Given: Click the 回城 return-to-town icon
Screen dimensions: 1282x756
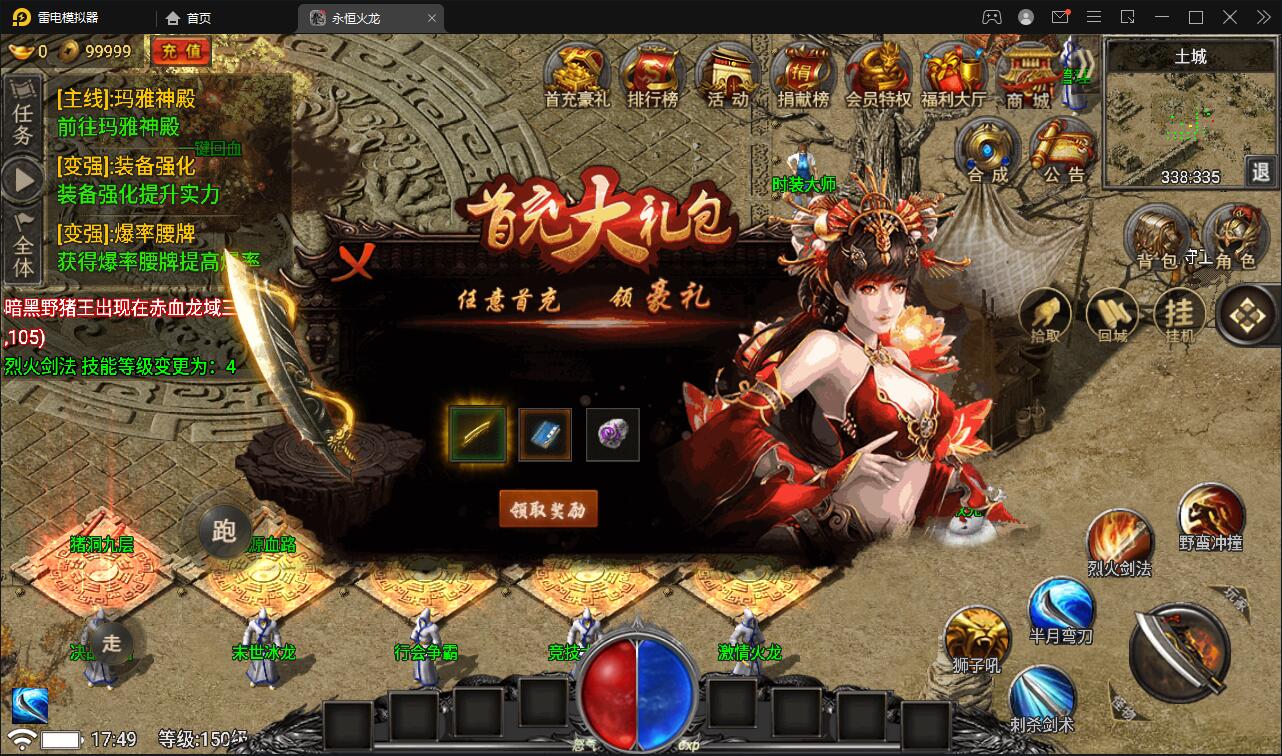Looking at the screenshot, I should [1112, 313].
